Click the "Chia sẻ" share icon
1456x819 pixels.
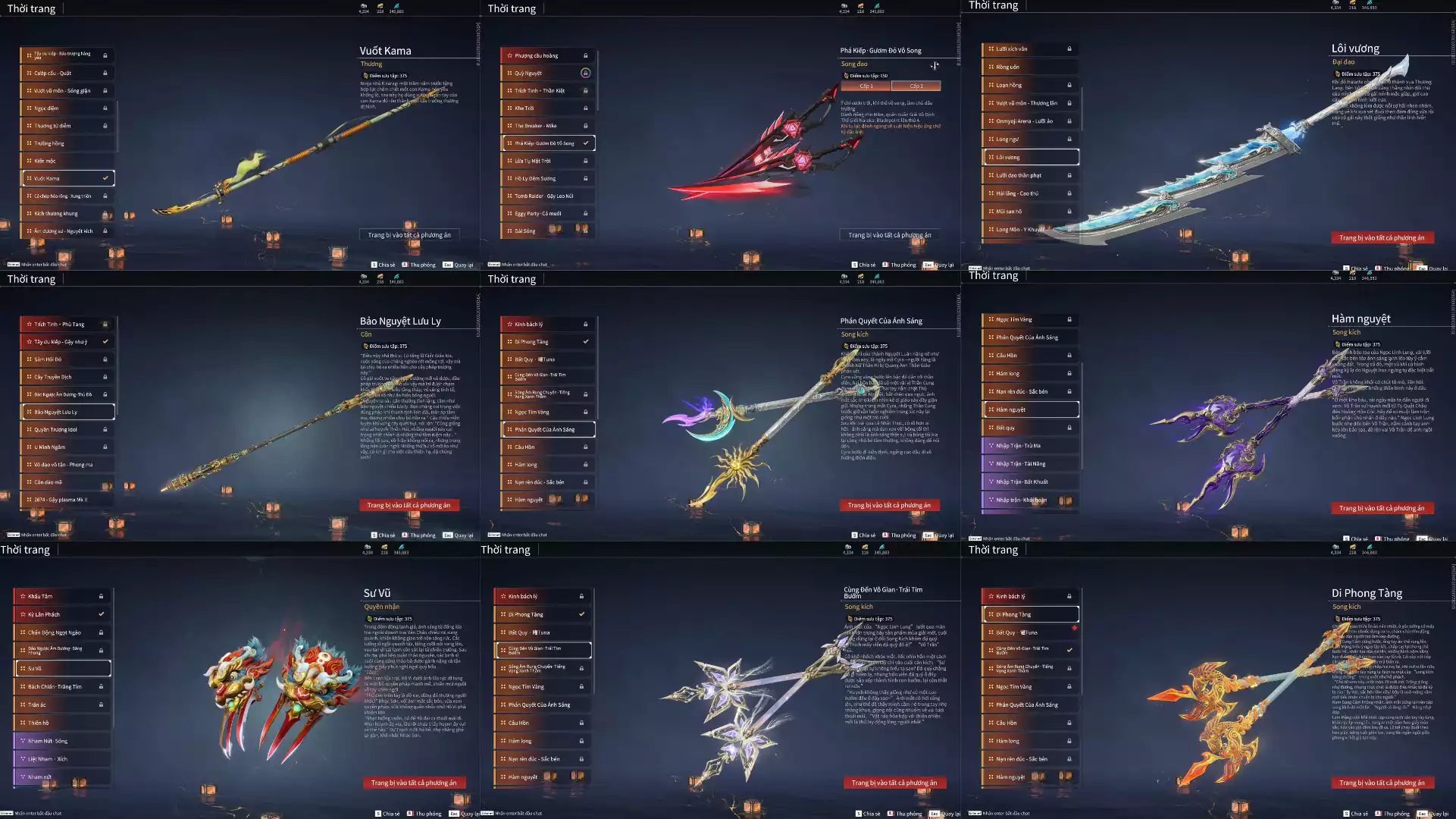373,265
